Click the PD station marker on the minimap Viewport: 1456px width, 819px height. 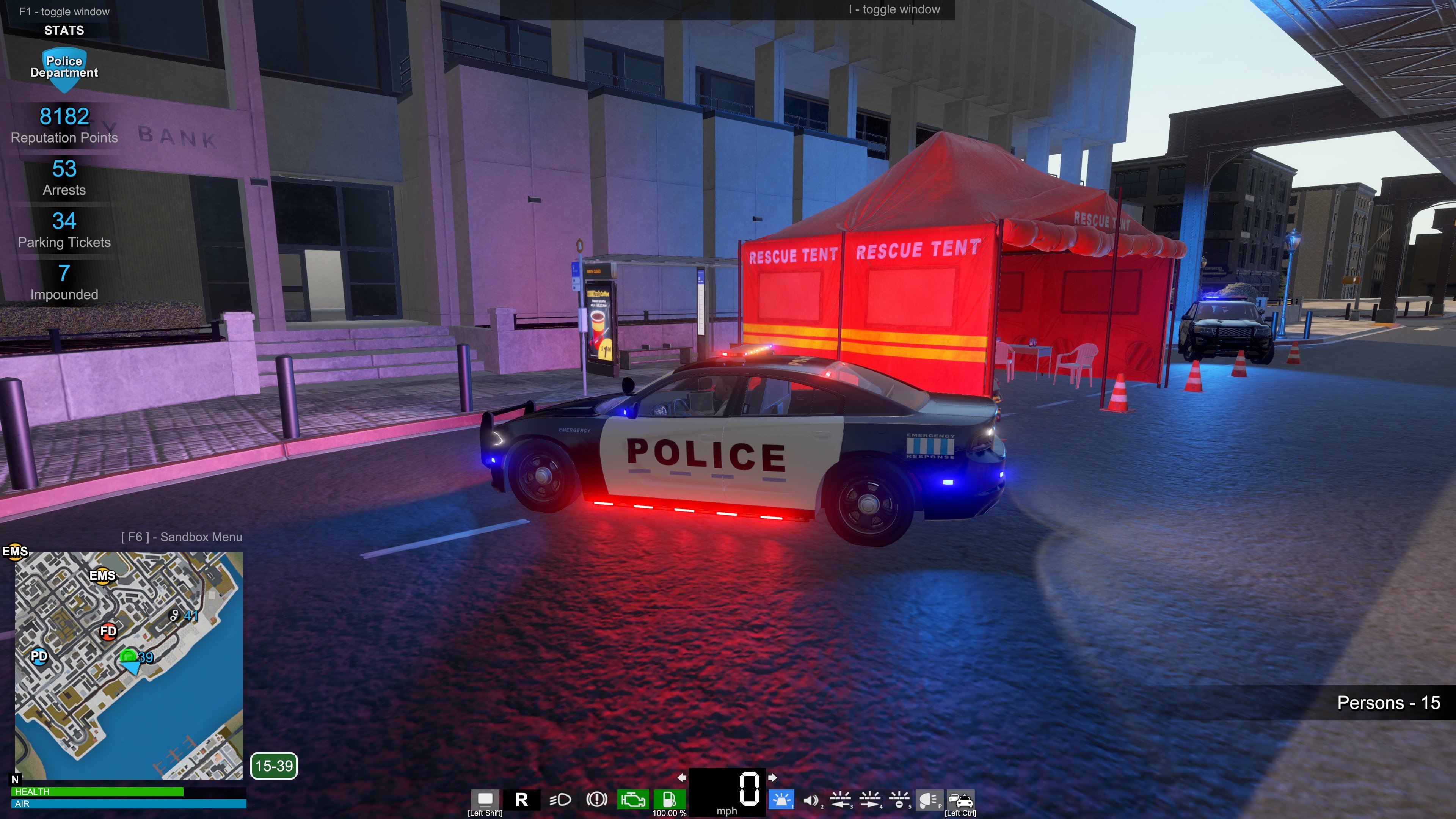pos(39,657)
